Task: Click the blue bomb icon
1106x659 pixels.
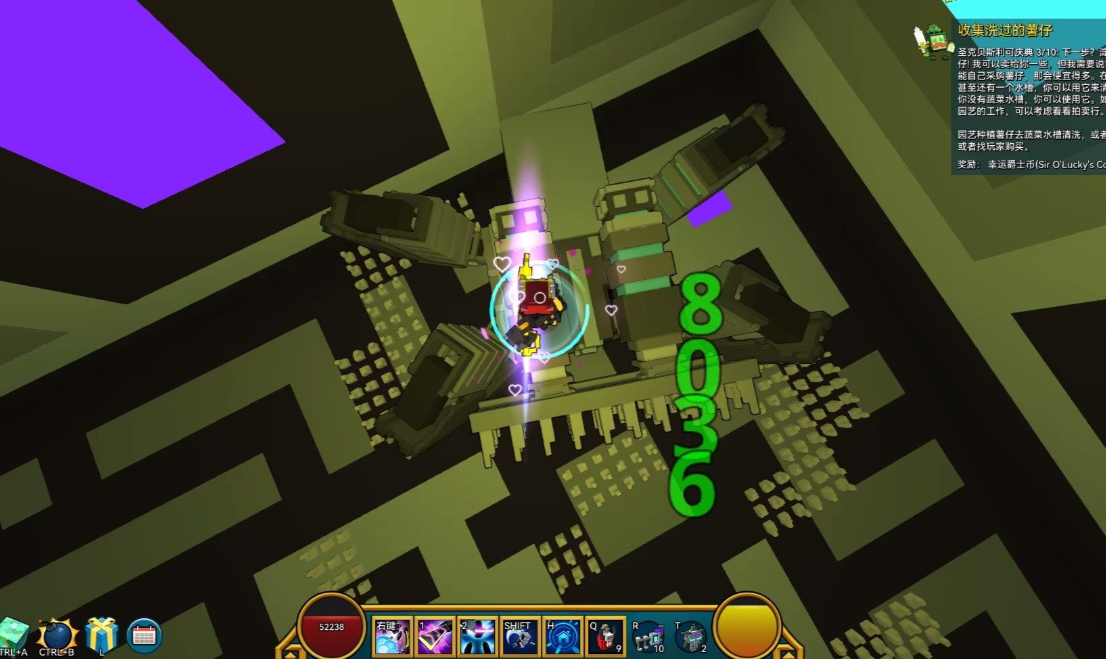Action: click(57, 635)
